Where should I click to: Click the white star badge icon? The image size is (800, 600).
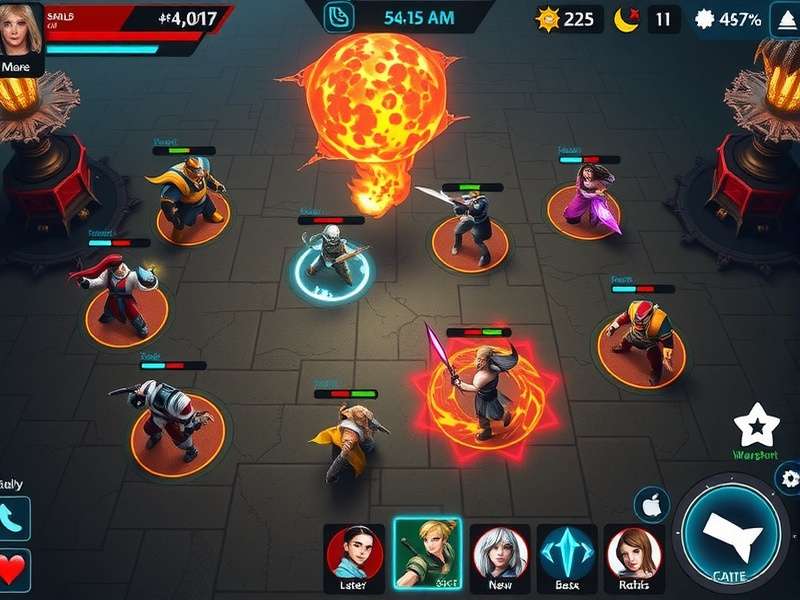[x=755, y=427]
